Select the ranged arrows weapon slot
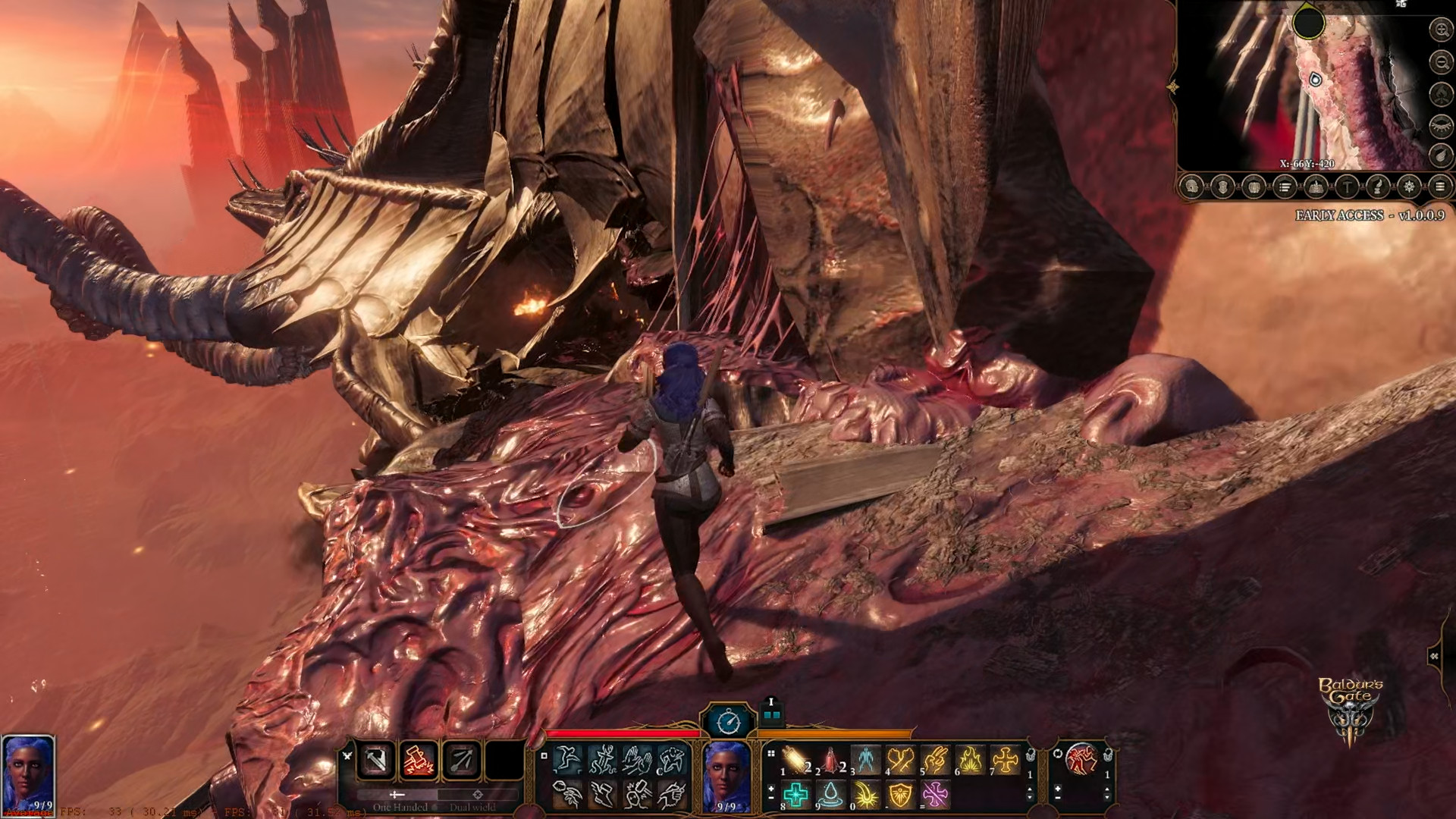The image size is (1456, 819). (x=461, y=760)
